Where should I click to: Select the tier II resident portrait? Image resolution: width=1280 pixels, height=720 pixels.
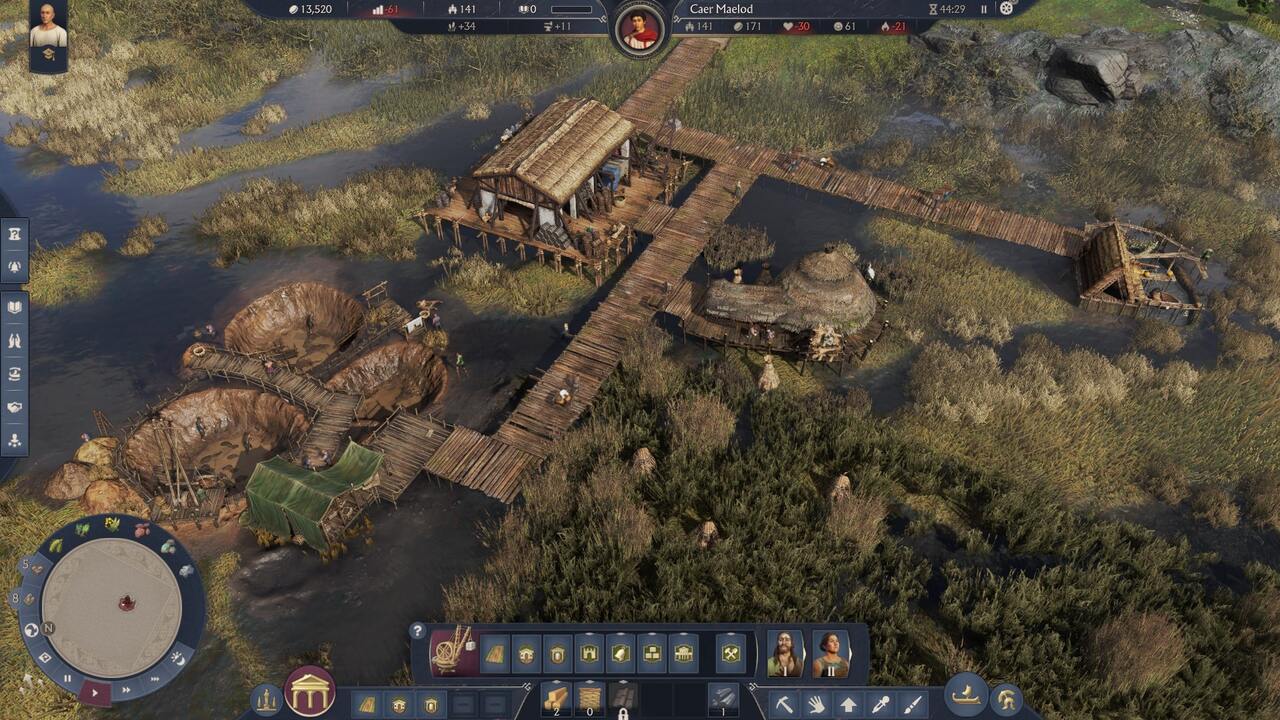[831, 653]
